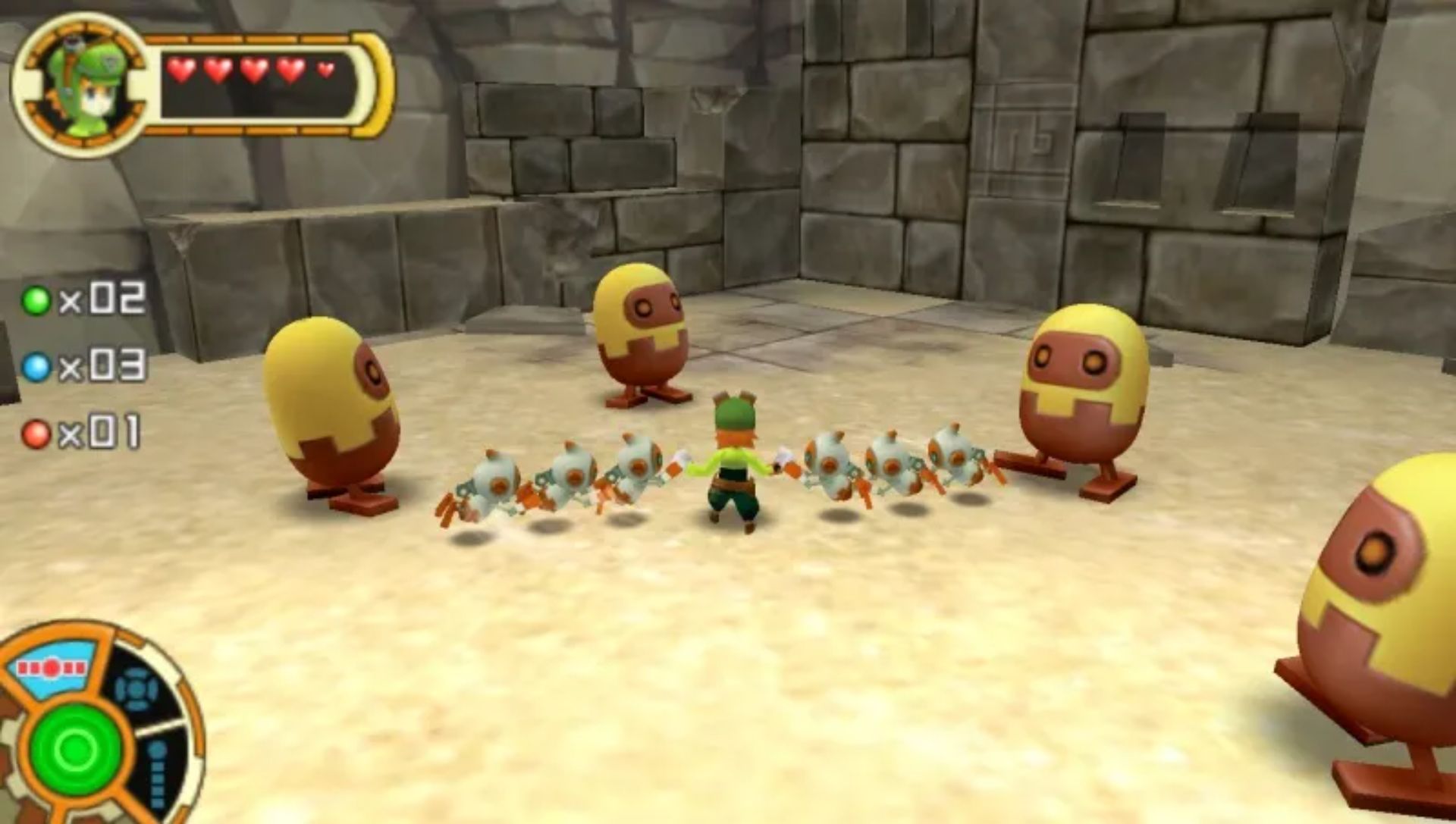Image resolution: width=1456 pixels, height=824 pixels.
Task: Select the character portrait with green hat
Action: (80, 85)
